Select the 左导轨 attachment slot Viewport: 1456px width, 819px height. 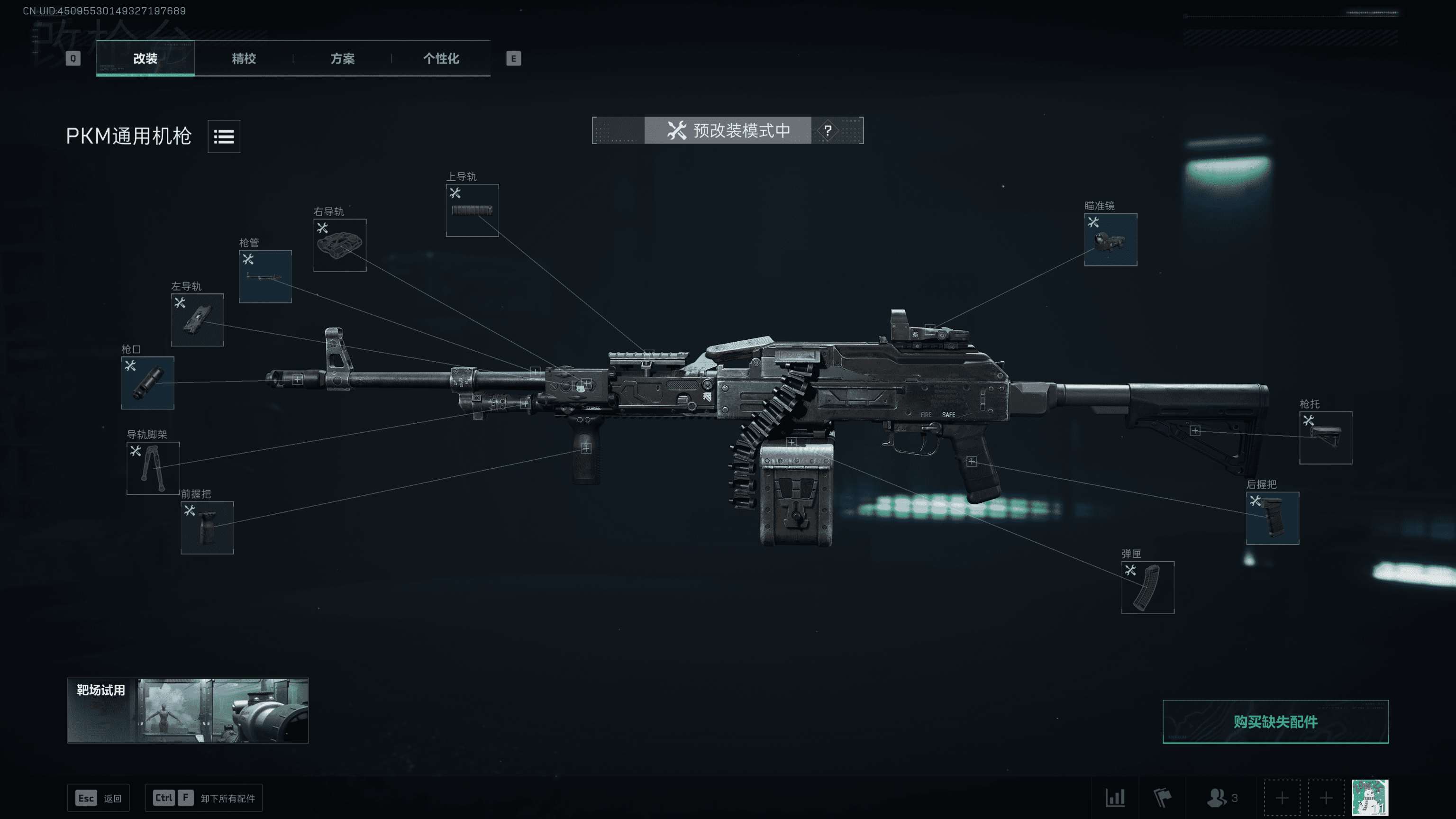[x=197, y=320]
